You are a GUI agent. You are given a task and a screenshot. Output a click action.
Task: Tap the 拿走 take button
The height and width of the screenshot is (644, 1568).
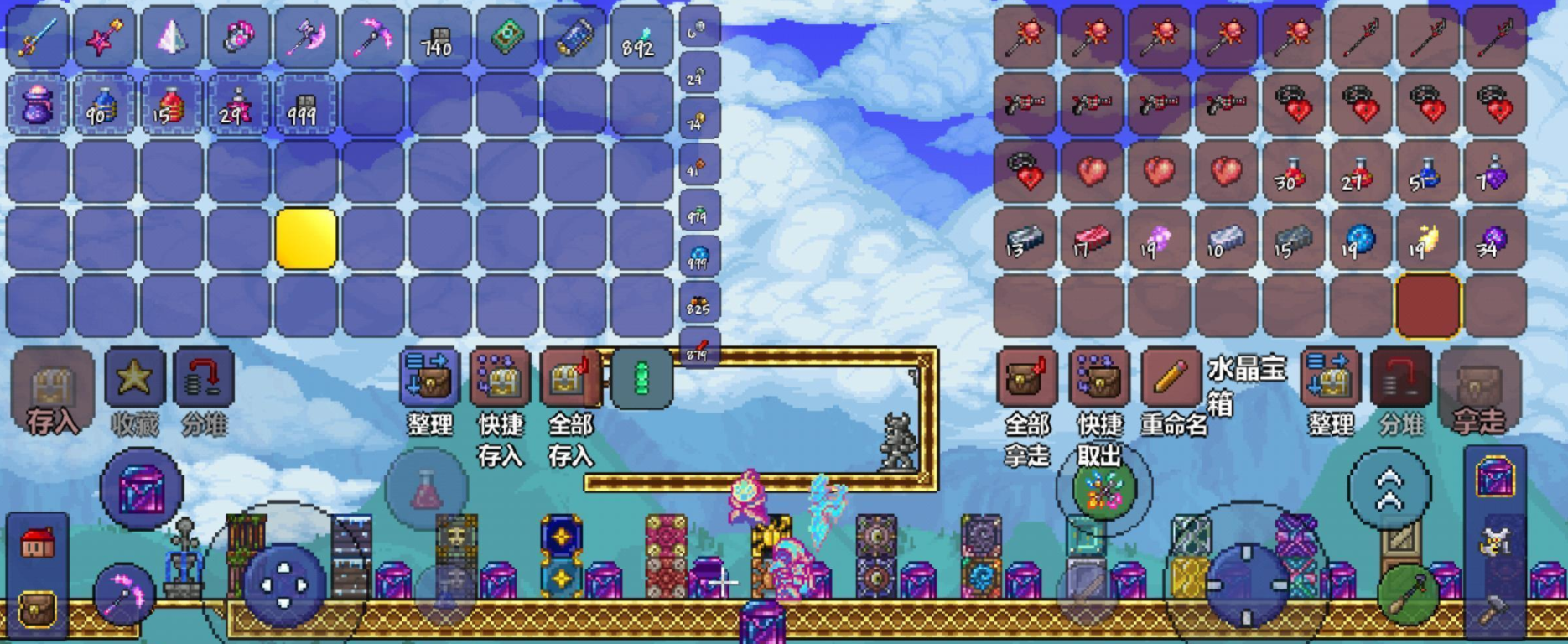(x=1479, y=393)
